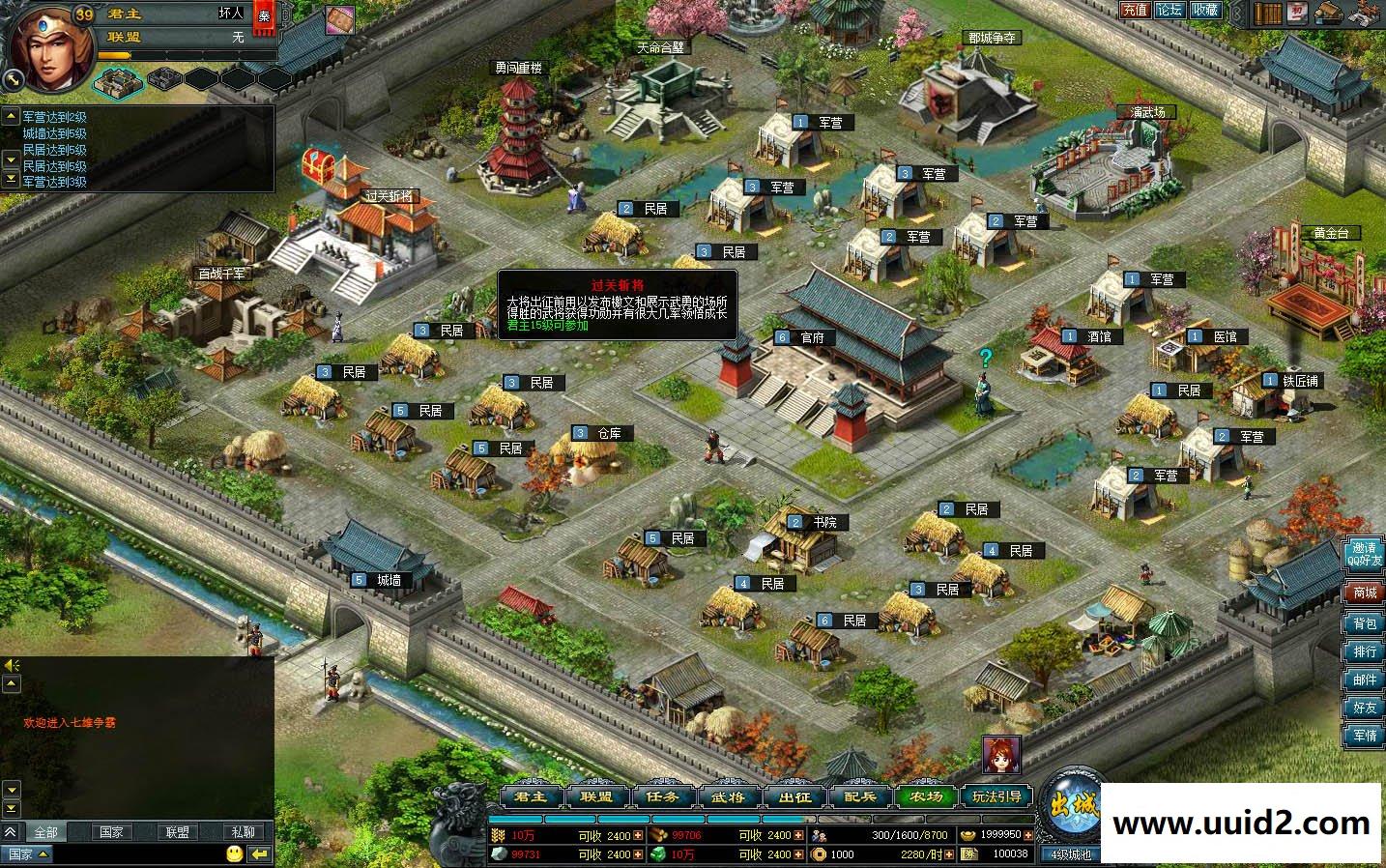The image size is (1386, 868).
Task: Click the 邀请QQ好友 invite button
Action: point(1364,554)
